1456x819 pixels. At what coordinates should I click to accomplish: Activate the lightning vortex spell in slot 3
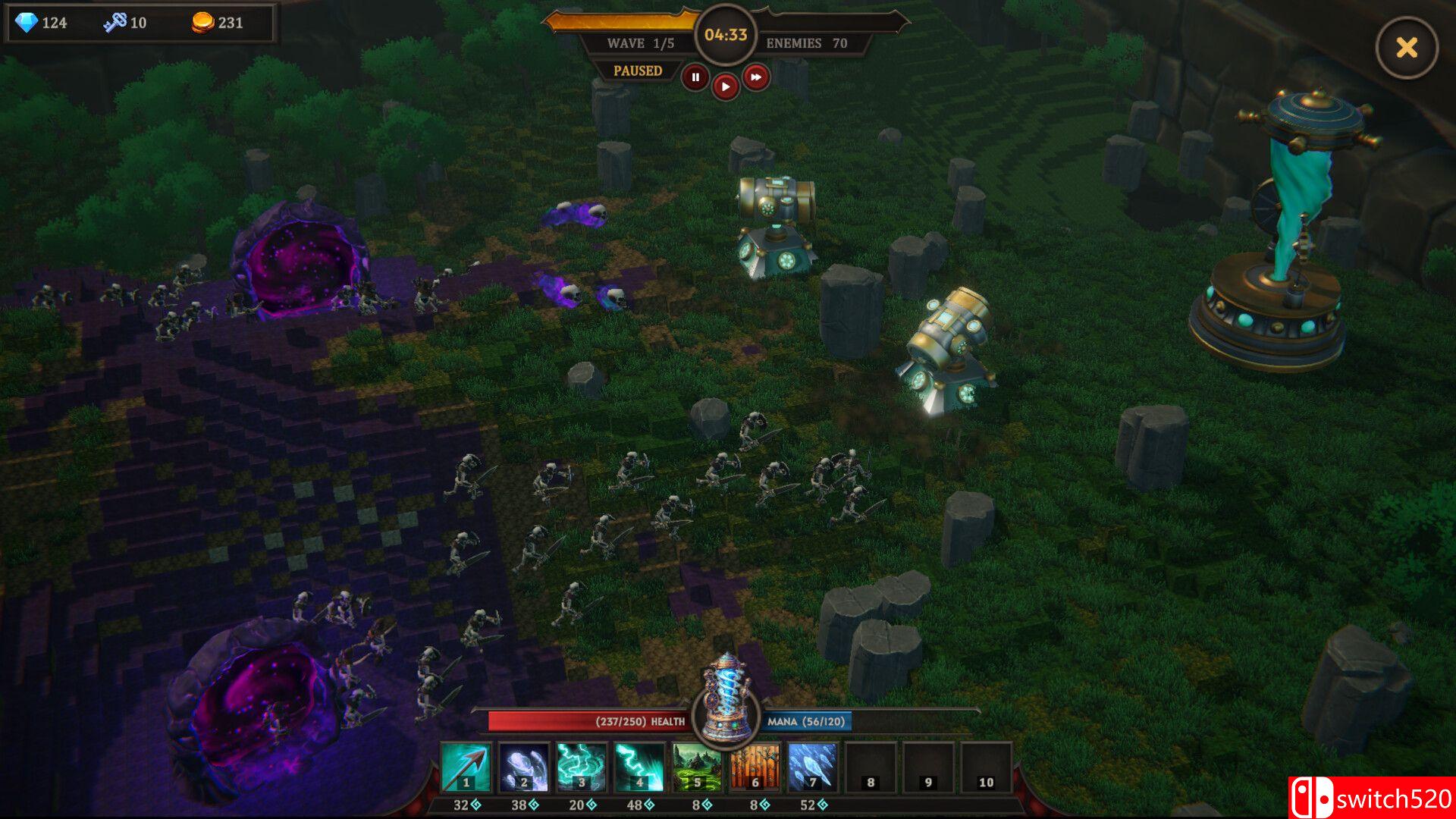point(582,767)
